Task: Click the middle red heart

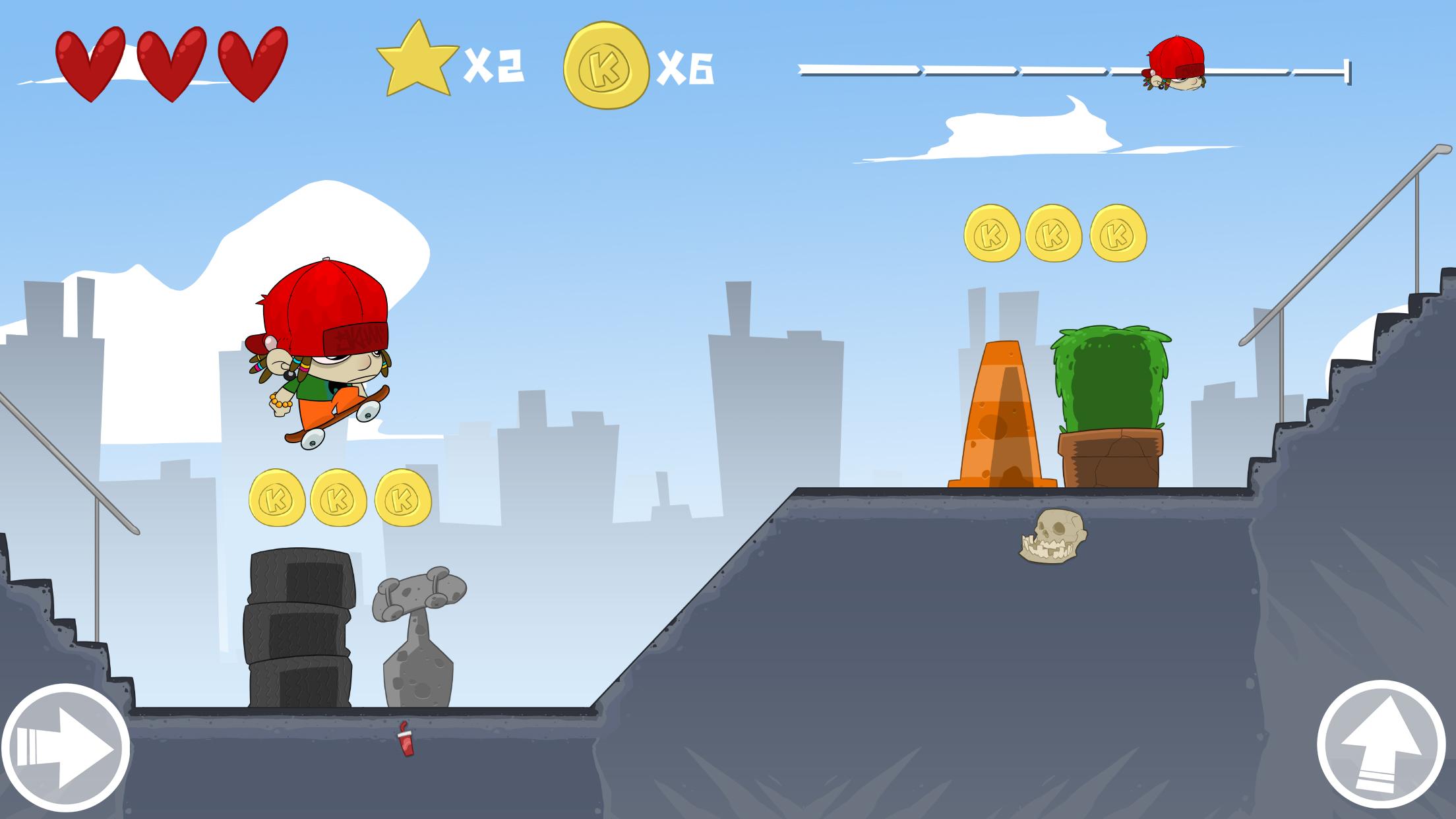Action: pos(173,63)
